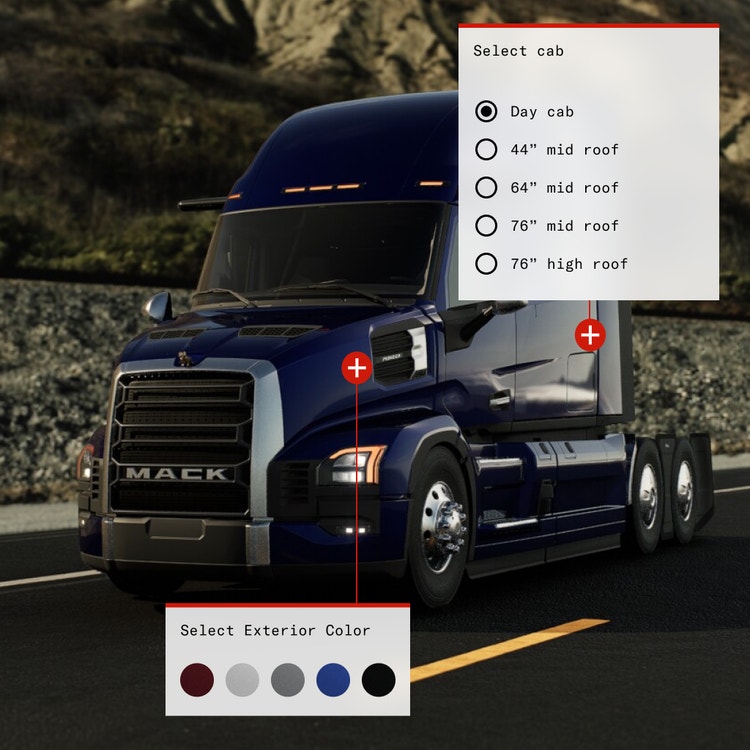Pick the light silver exterior color

click(242, 680)
